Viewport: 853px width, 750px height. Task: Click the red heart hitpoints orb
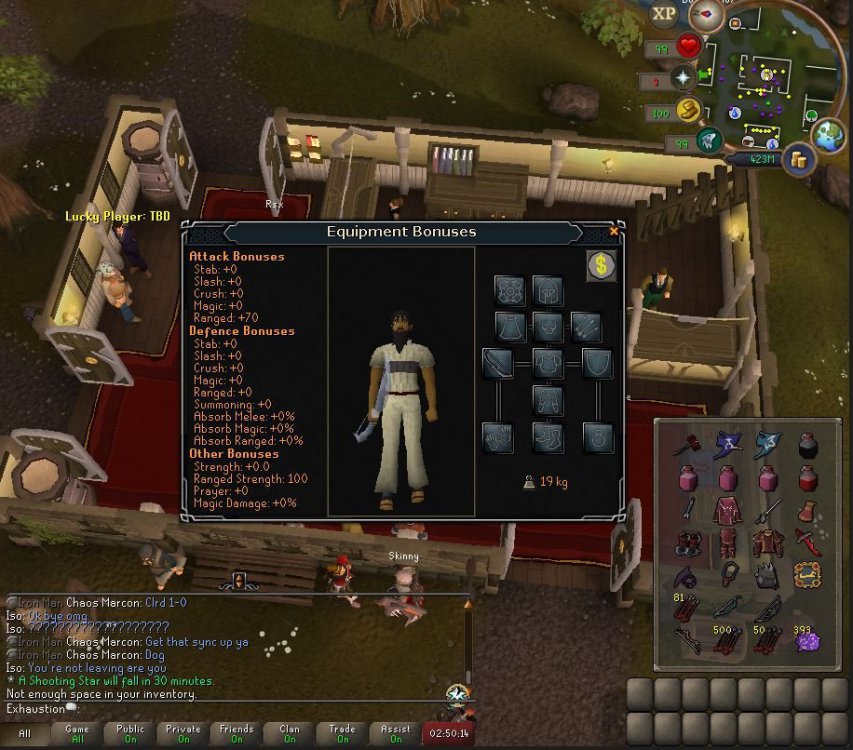(688, 46)
